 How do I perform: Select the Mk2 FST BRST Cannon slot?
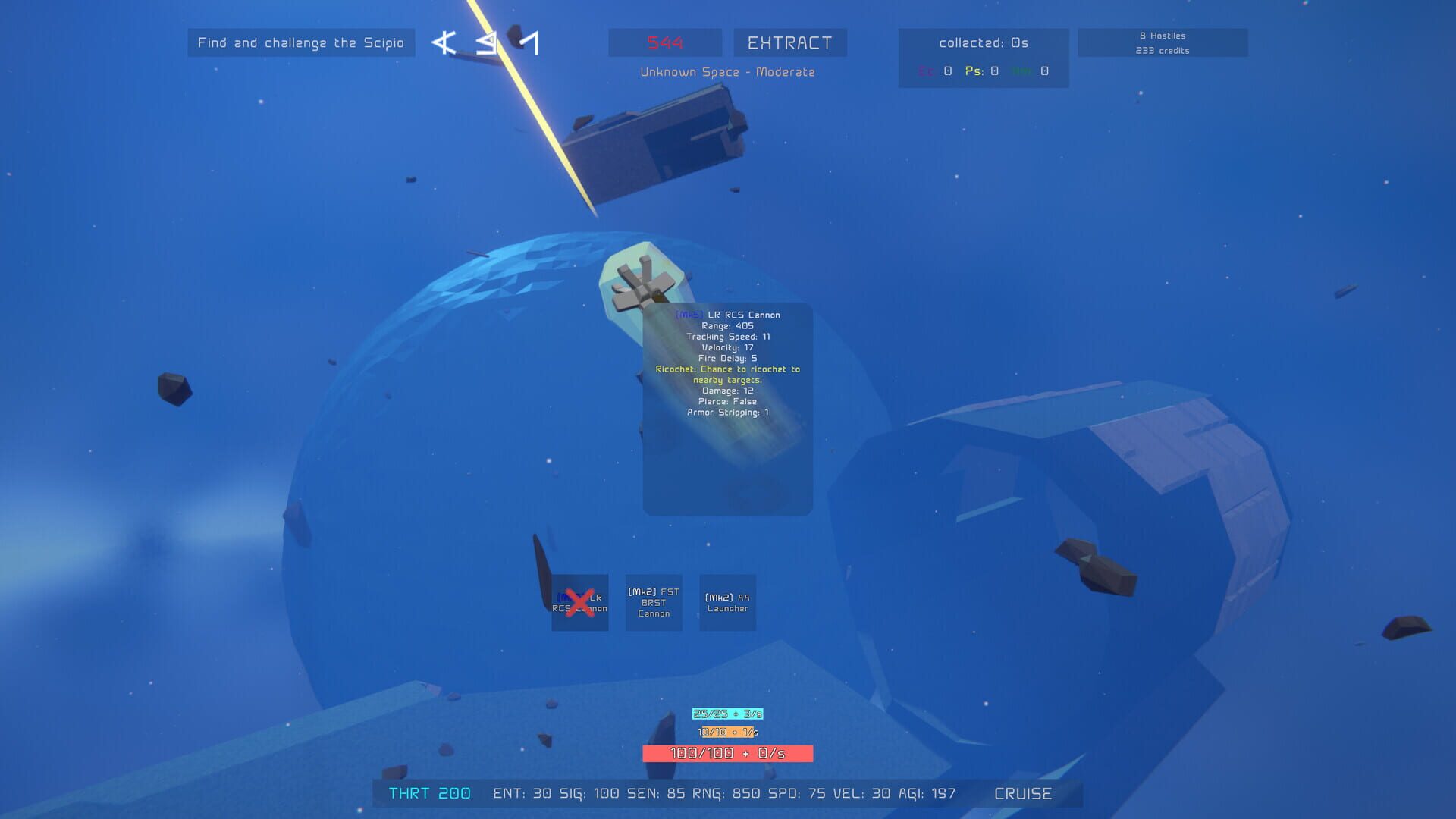coord(653,603)
